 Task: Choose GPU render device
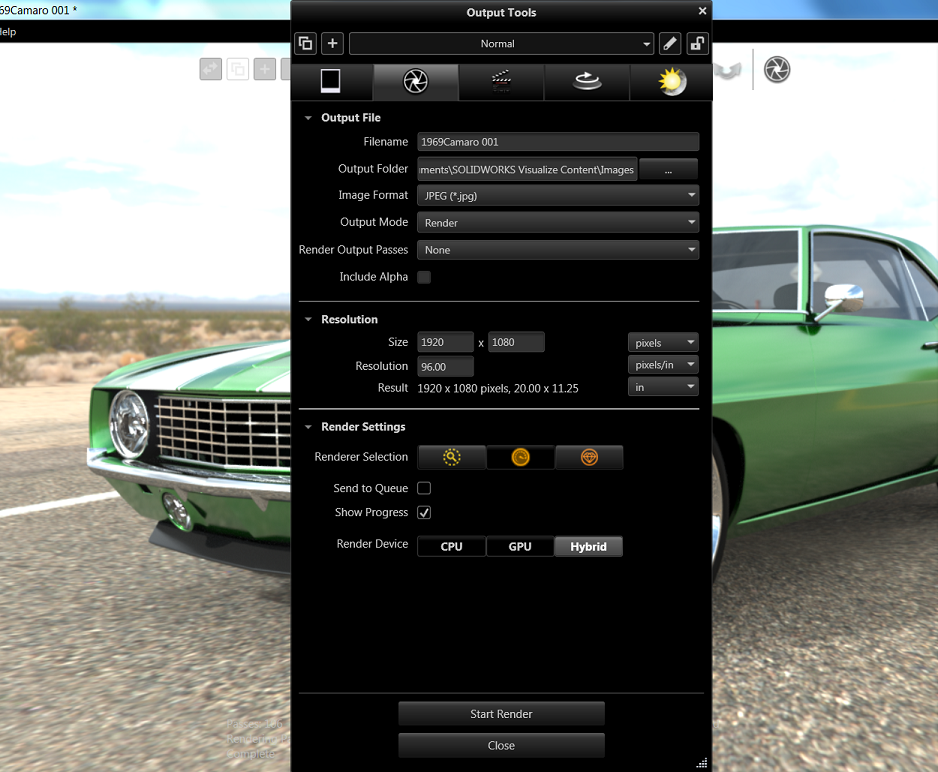(x=520, y=546)
